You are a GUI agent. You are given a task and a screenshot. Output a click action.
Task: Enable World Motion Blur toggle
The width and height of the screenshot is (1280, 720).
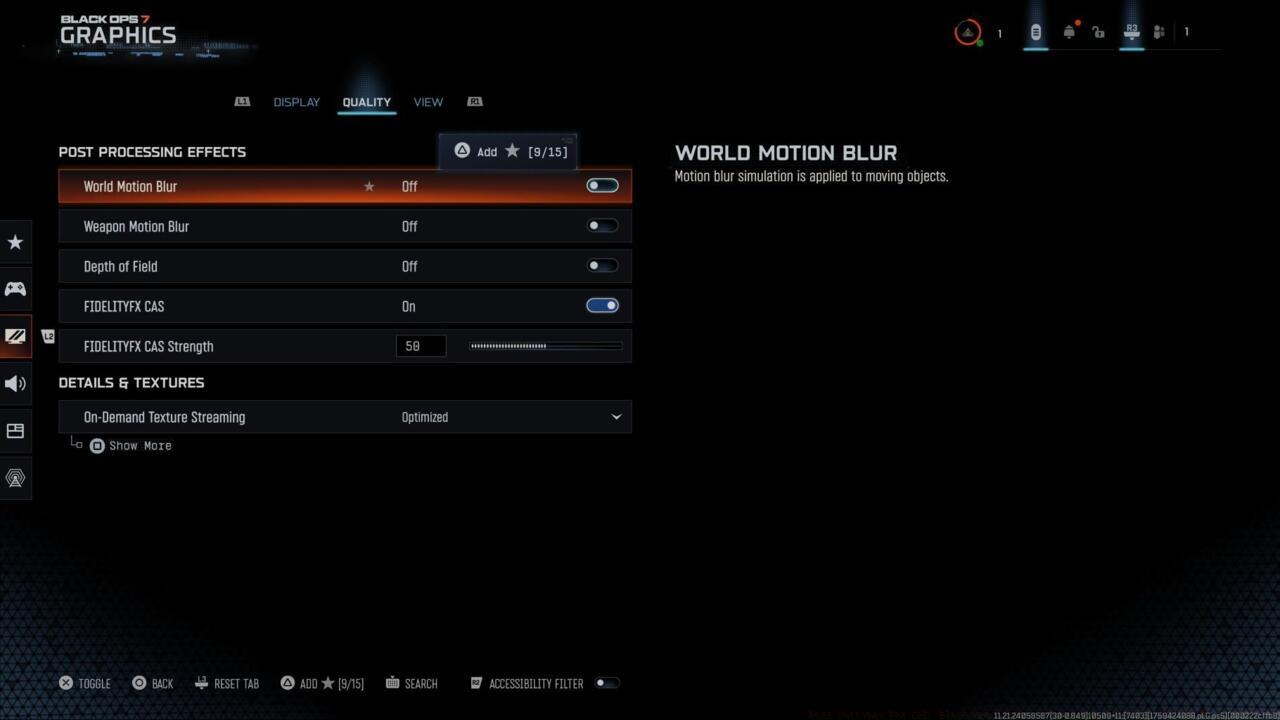602,185
